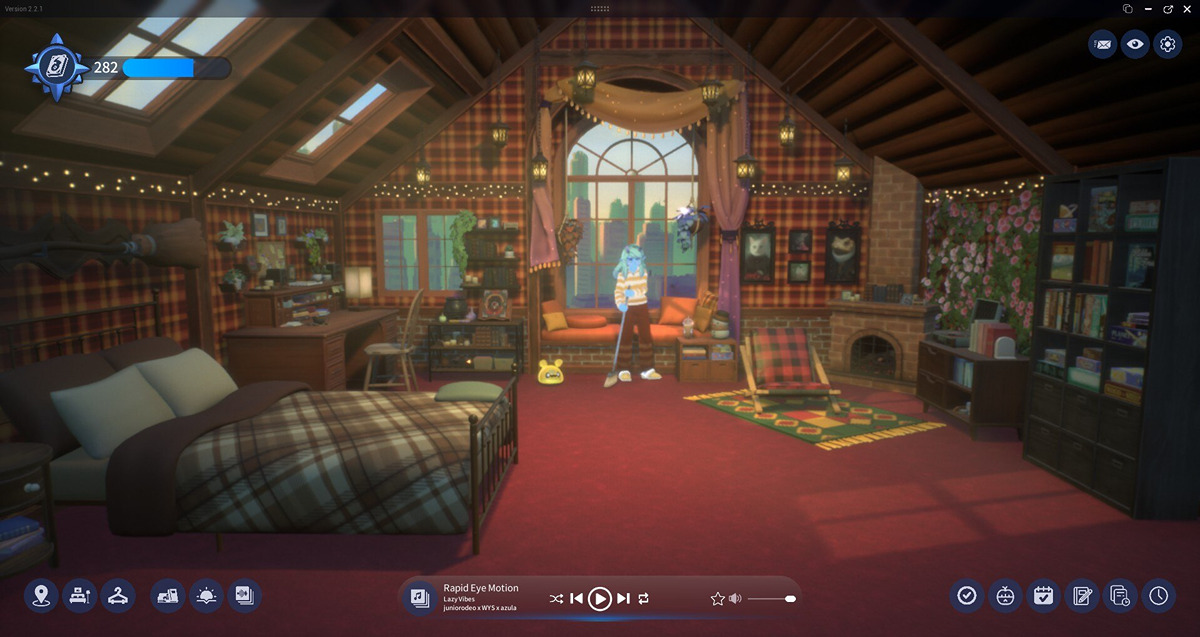Open the bedroom furniture customization
Image resolution: width=1200 pixels, height=637 pixels.
tap(79, 596)
